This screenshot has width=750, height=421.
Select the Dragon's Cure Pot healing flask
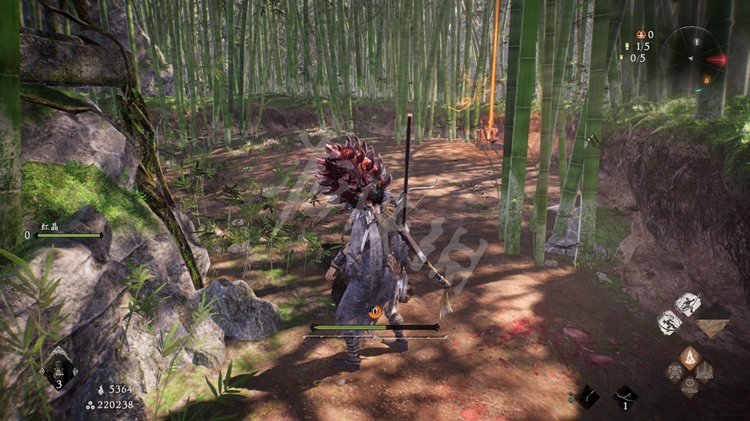[58, 366]
